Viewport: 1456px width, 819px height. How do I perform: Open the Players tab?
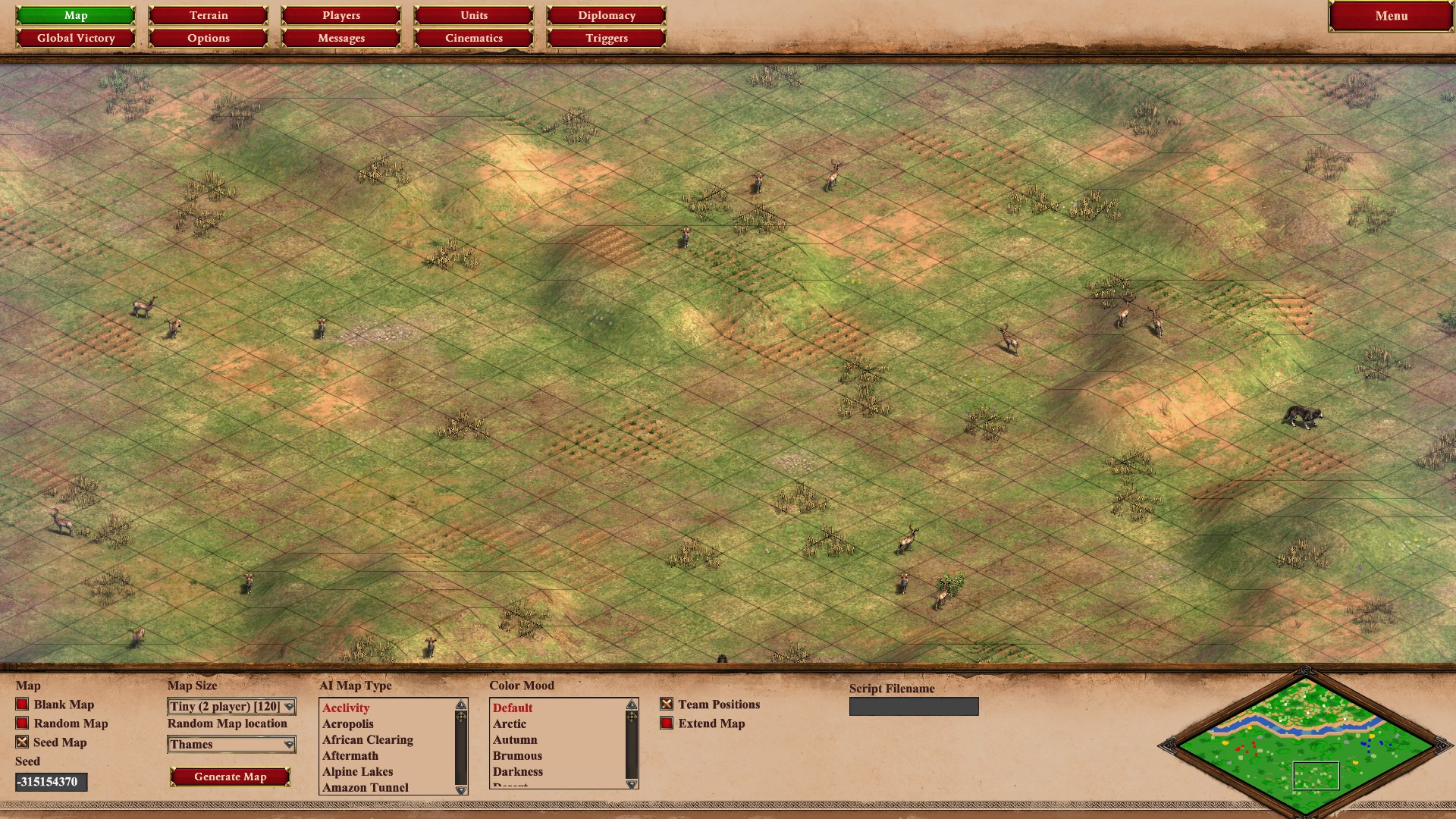click(341, 15)
